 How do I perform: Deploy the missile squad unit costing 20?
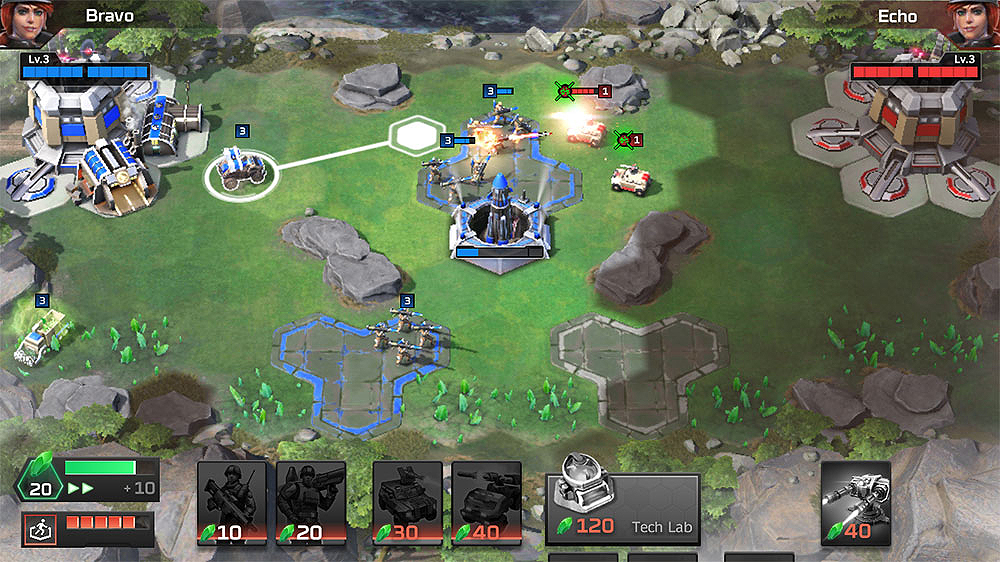click(311, 502)
